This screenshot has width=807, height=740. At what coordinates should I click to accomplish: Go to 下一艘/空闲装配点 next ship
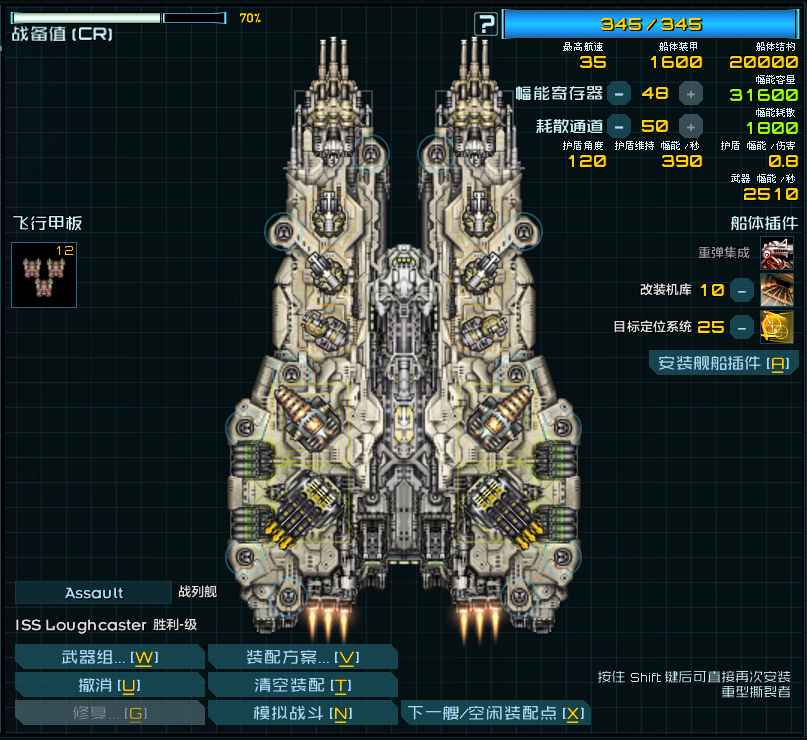tap(496, 713)
